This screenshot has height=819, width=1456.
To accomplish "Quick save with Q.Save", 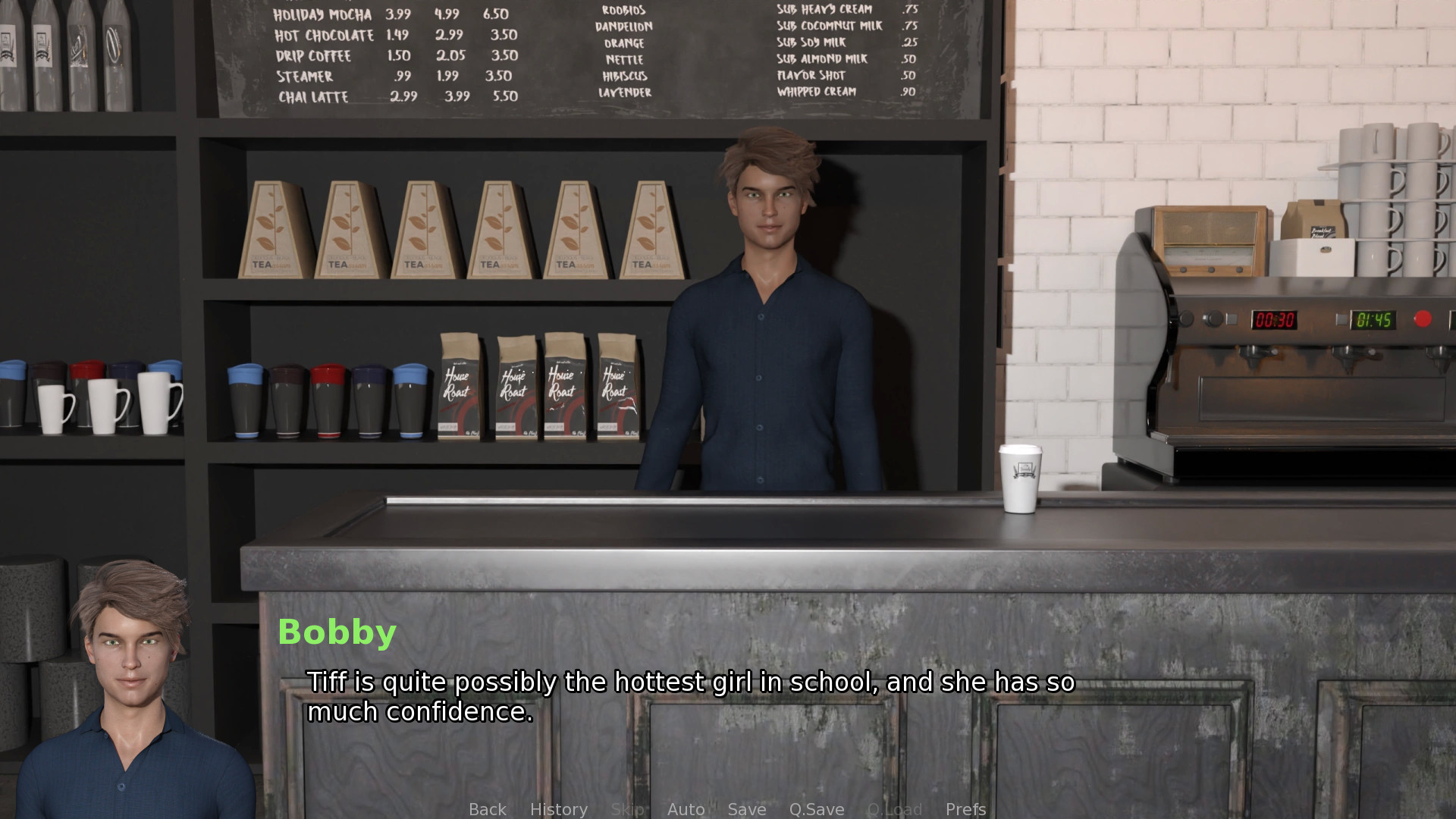I will pos(816,809).
